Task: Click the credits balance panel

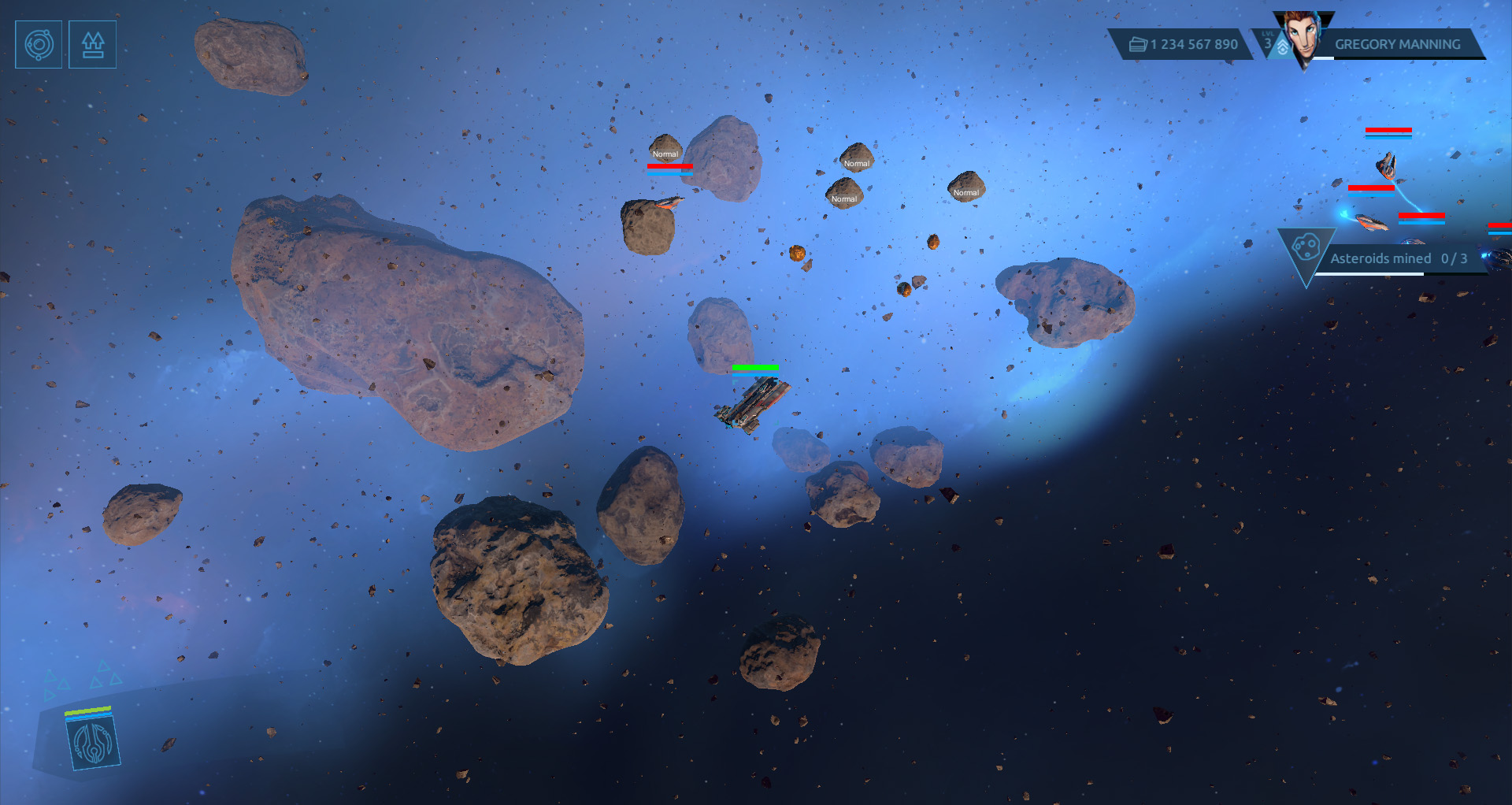Action: (1184, 45)
